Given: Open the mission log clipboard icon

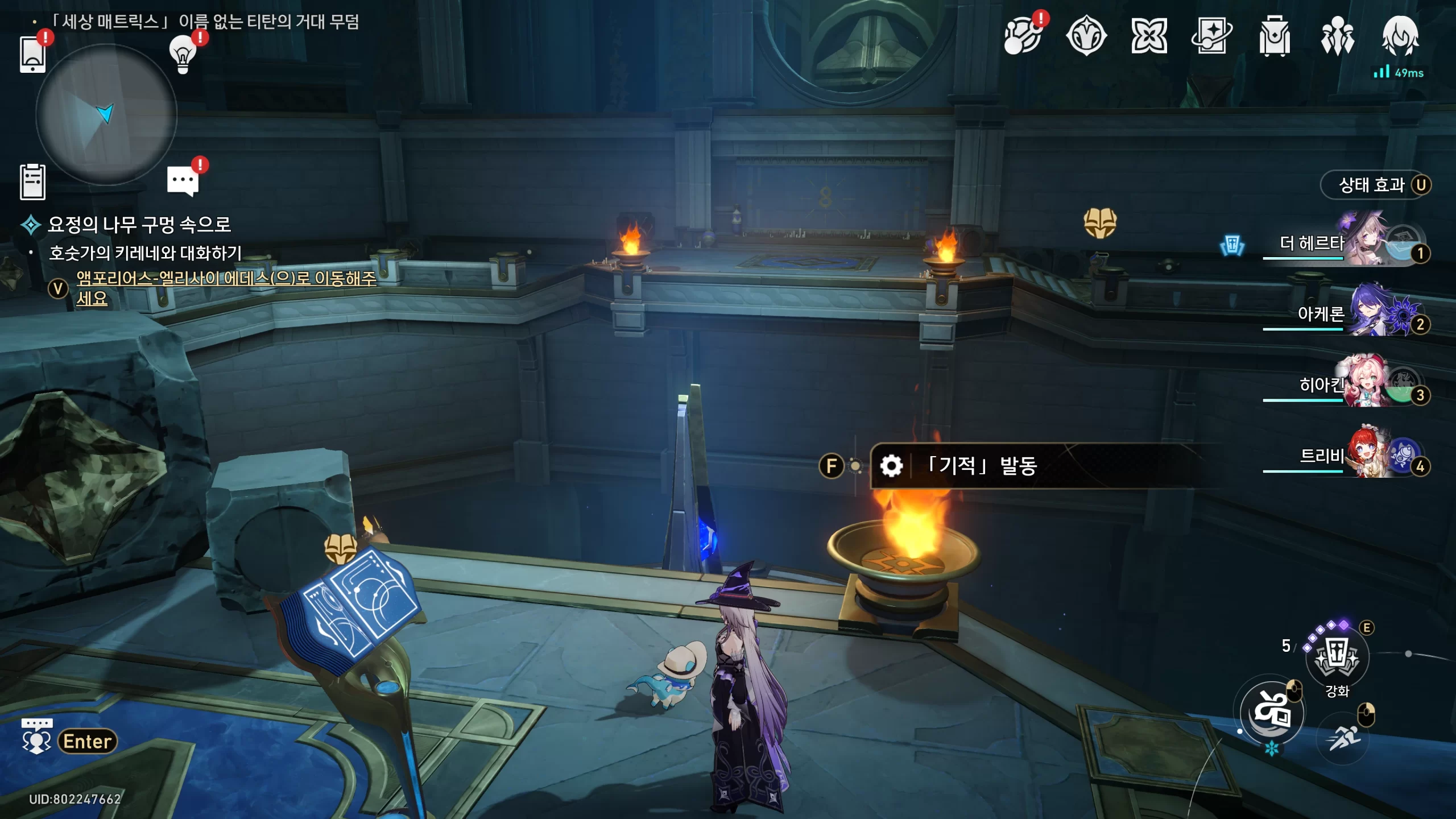Looking at the screenshot, I should coord(32,182).
